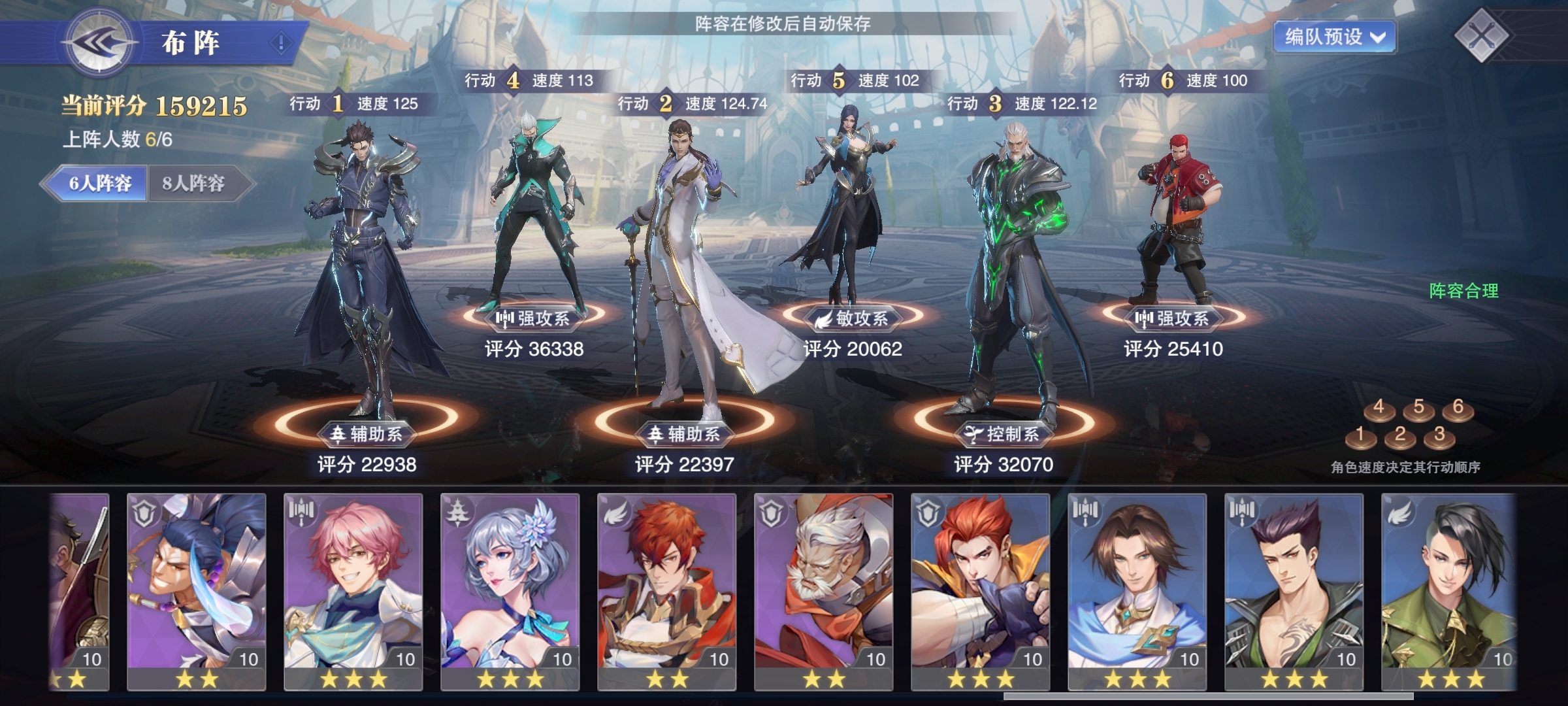Show formation info via the exclamation icon
1568x706 pixels.
click(x=281, y=44)
